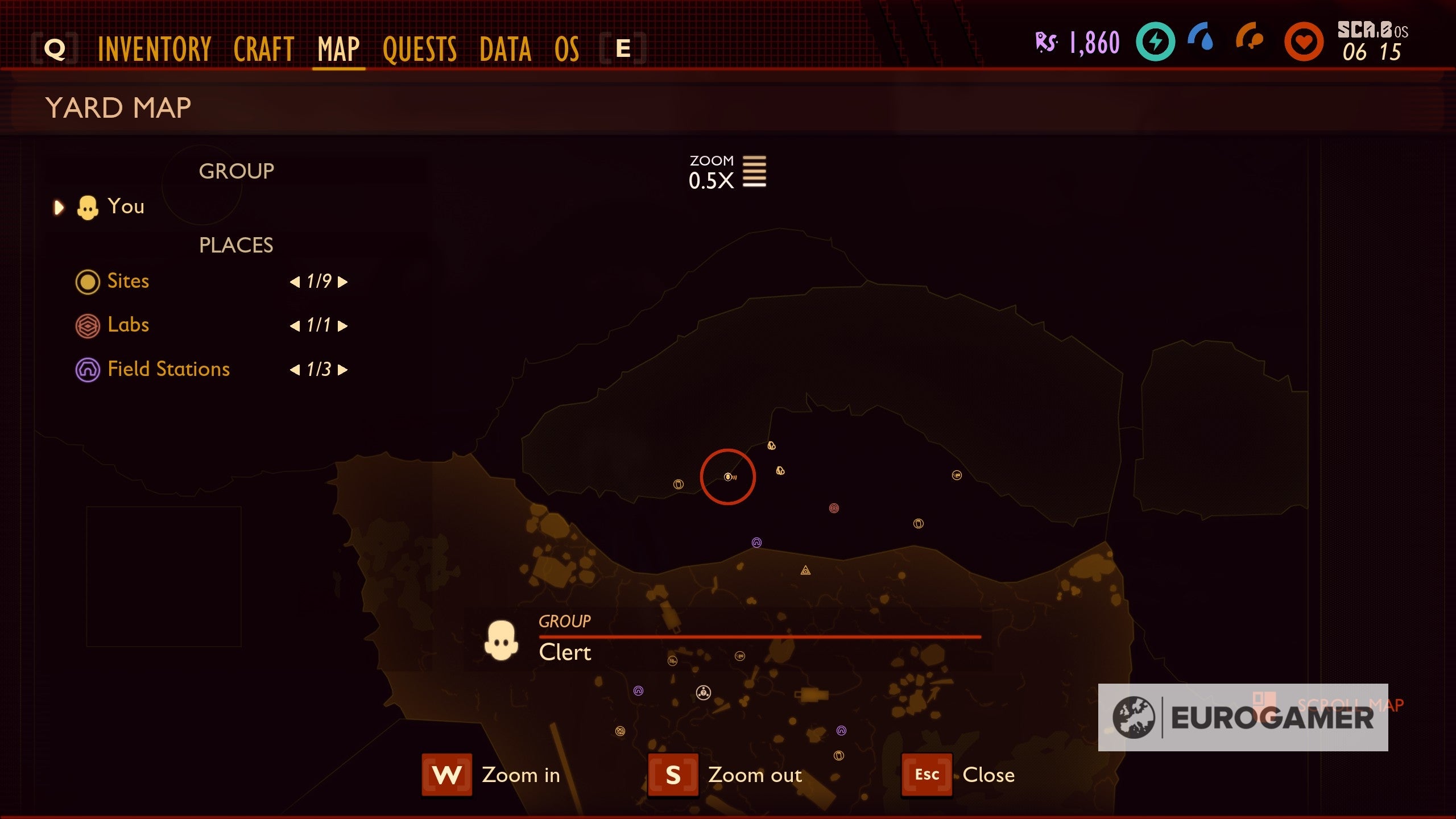The width and height of the screenshot is (1456, 819).
Task: Advance Sites to the next entry
Action: pos(342,282)
